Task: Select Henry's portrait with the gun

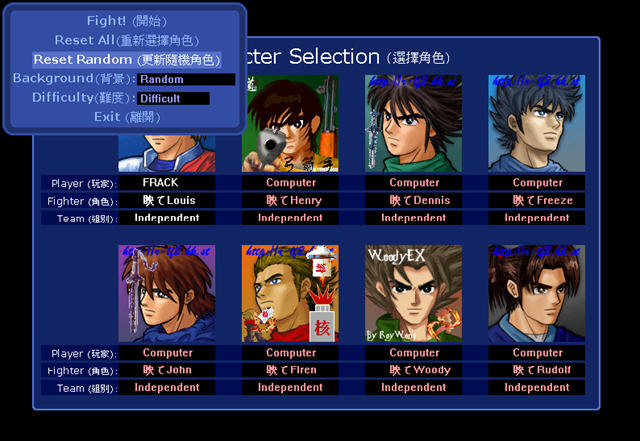Action: (290, 124)
